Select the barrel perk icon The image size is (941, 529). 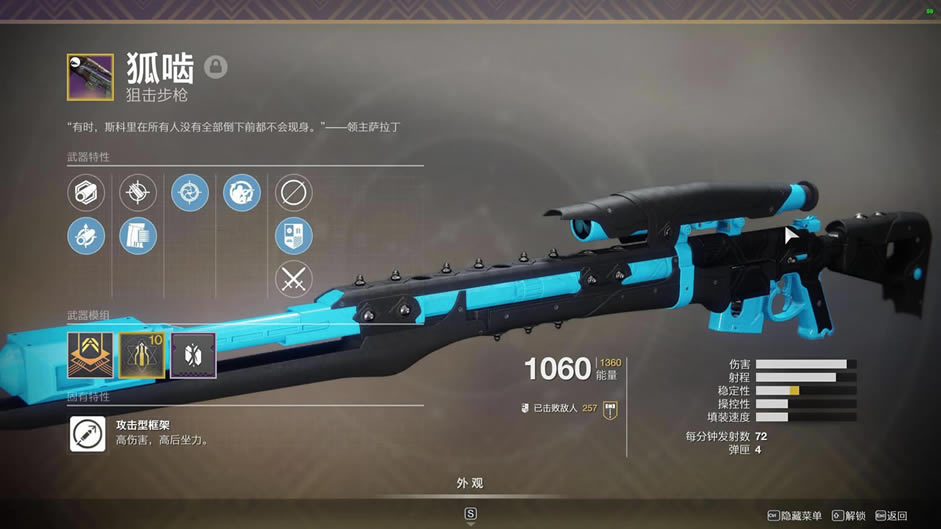click(86, 192)
